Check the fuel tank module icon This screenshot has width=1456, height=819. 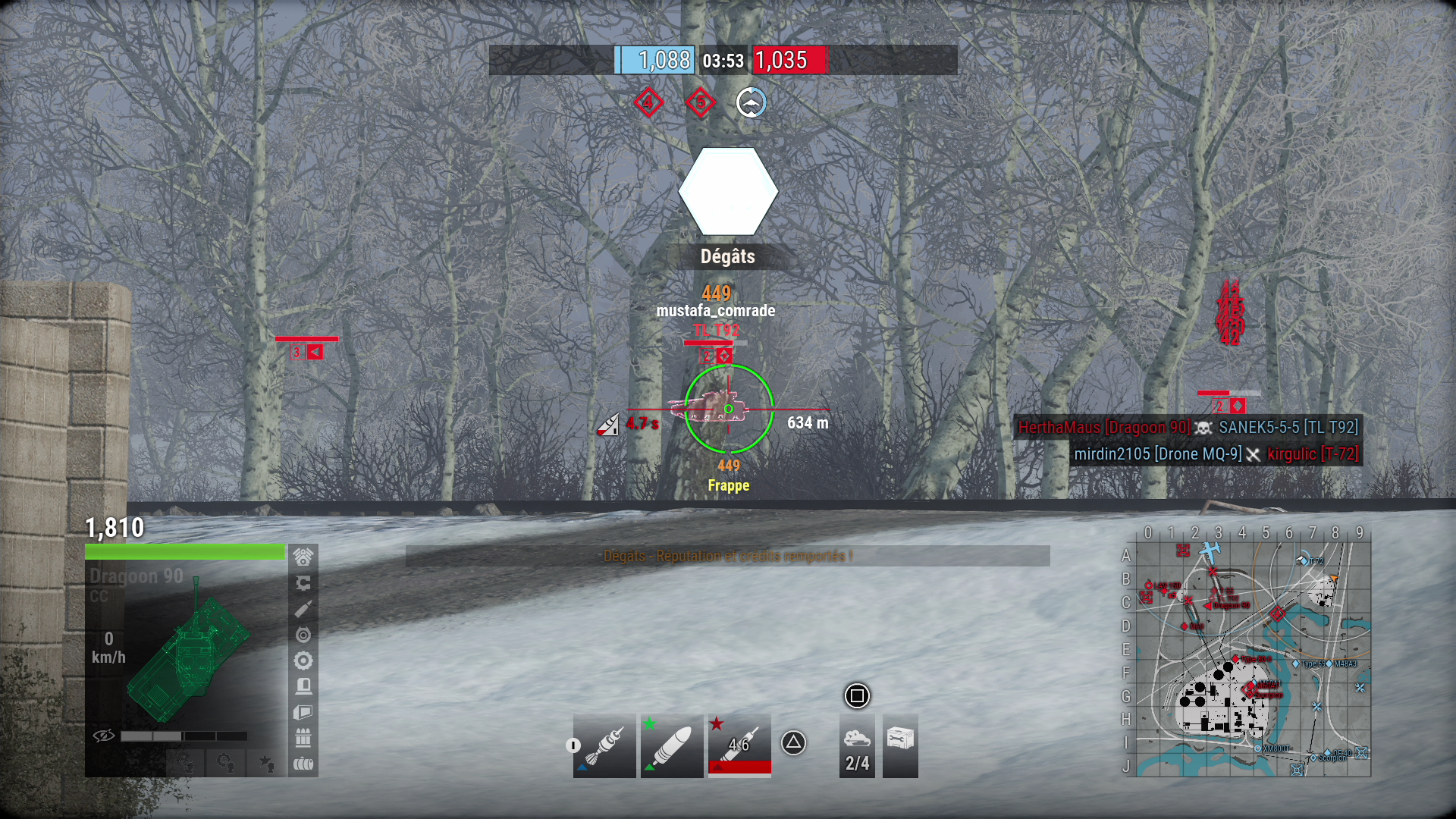click(x=303, y=764)
